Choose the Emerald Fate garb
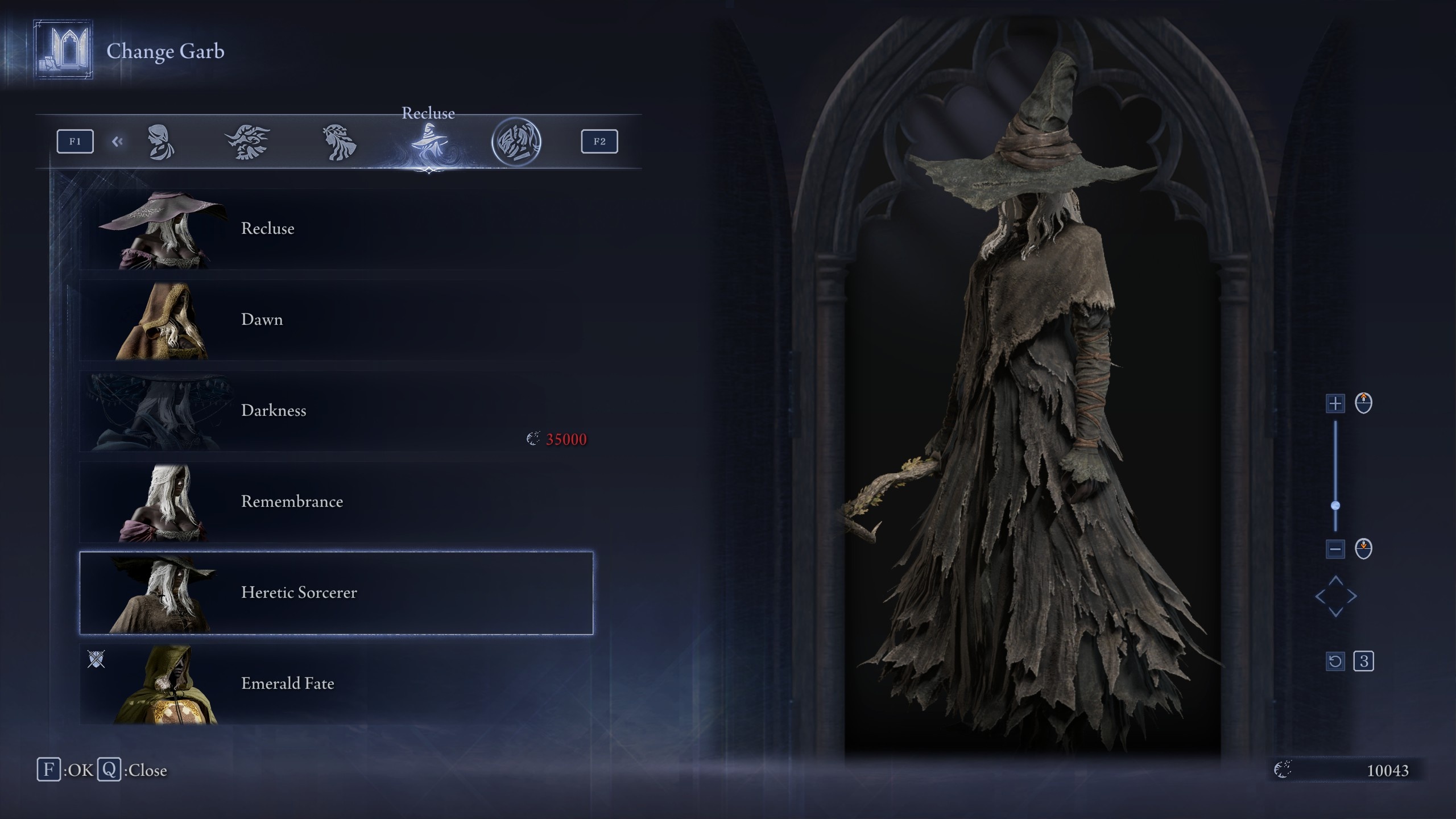This screenshot has width=1456, height=819. 336,684
